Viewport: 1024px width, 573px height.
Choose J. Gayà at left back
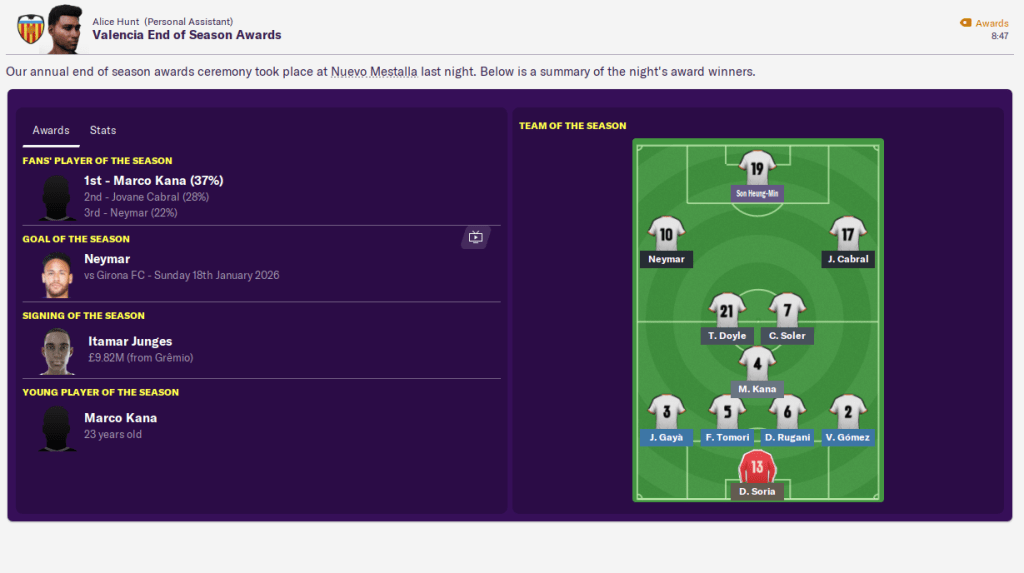(x=666, y=411)
